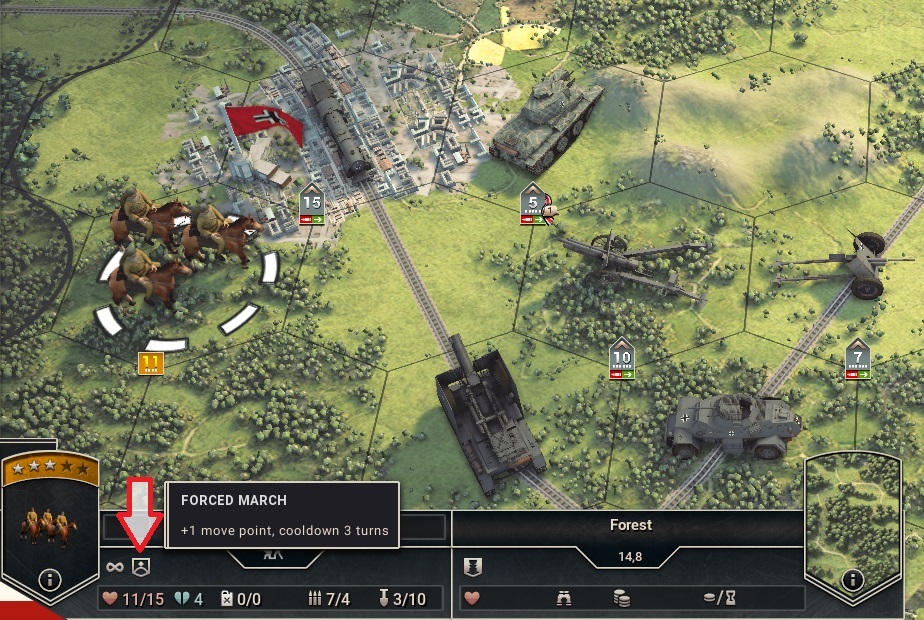The height and width of the screenshot is (620, 924).
Task: Open the Forest terrain info button
Action: coord(852,579)
